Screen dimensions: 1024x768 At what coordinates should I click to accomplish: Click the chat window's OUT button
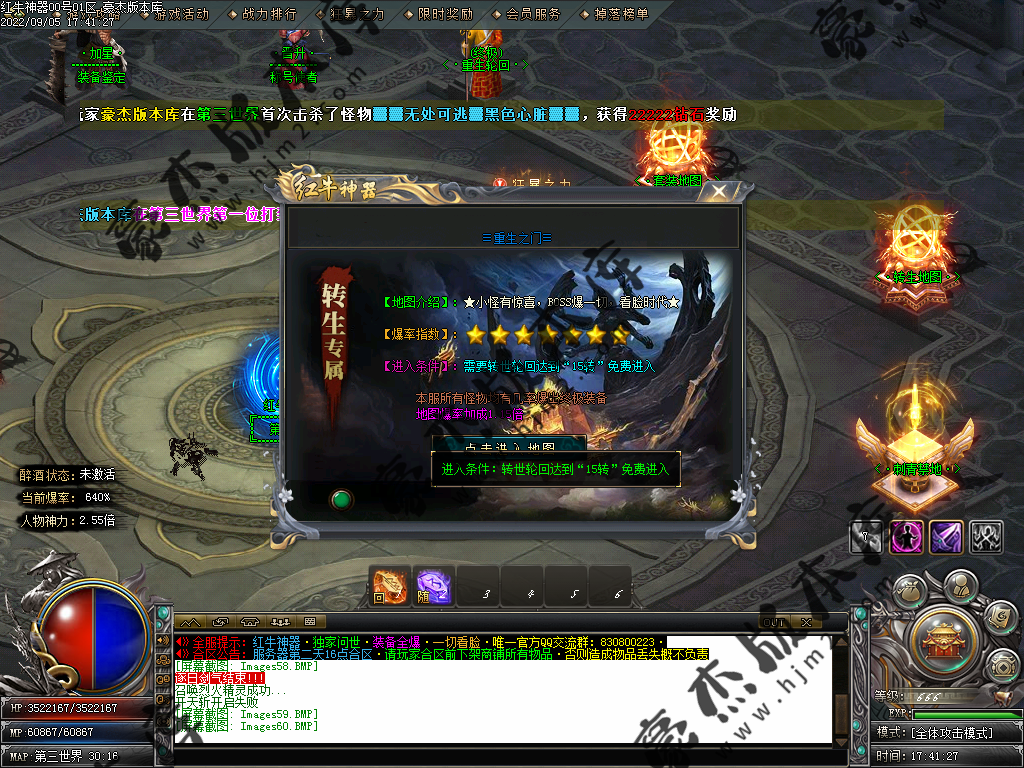point(774,622)
